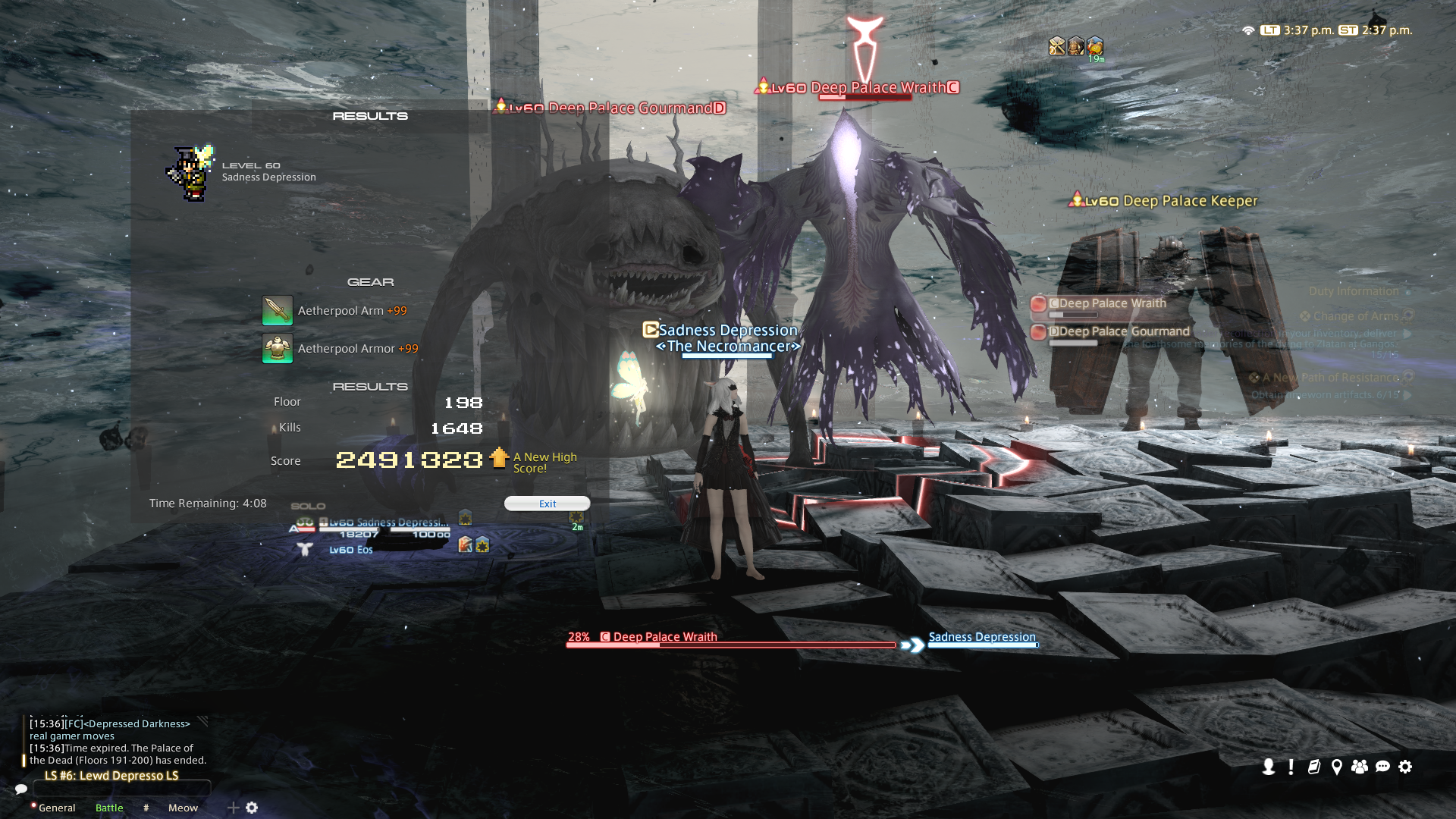The width and height of the screenshot is (1456, 819).
Task: Open the Duty exclamation mark menu
Action: tap(1291, 767)
